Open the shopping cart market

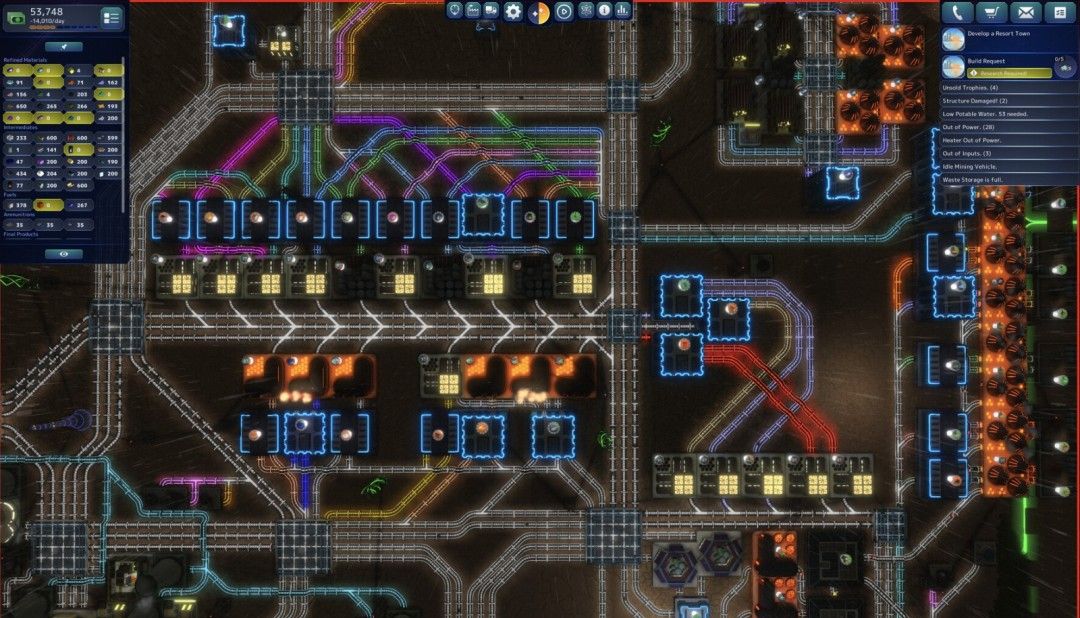(x=993, y=12)
